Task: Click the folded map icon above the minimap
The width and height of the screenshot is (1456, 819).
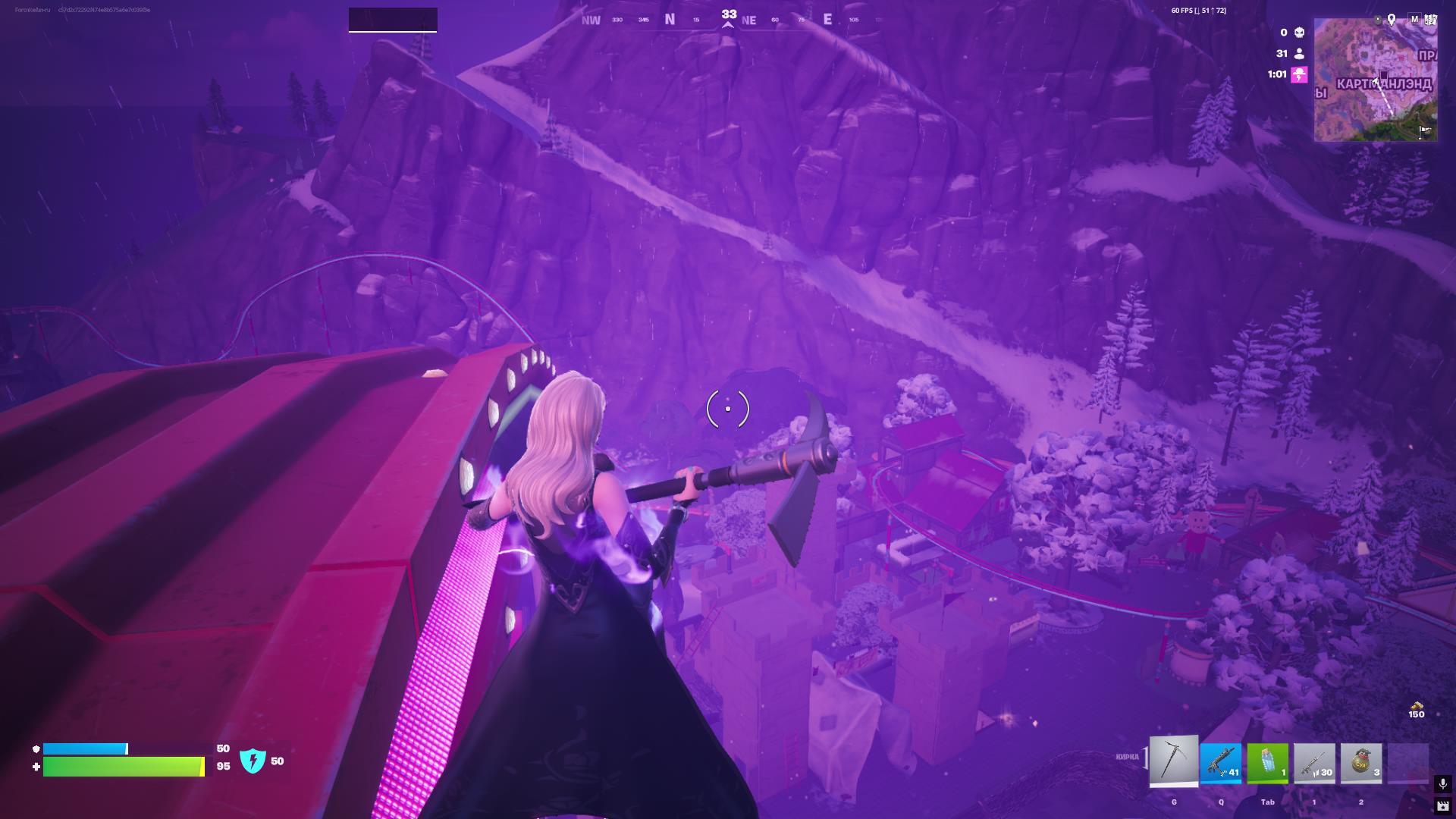Action: [x=1430, y=20]
